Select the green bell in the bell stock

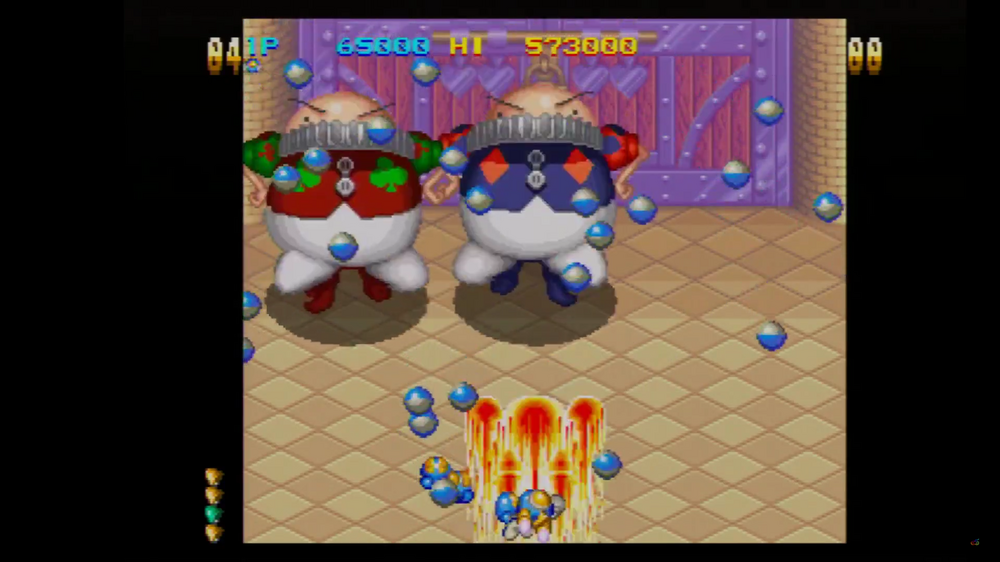(x=212, y=513)
